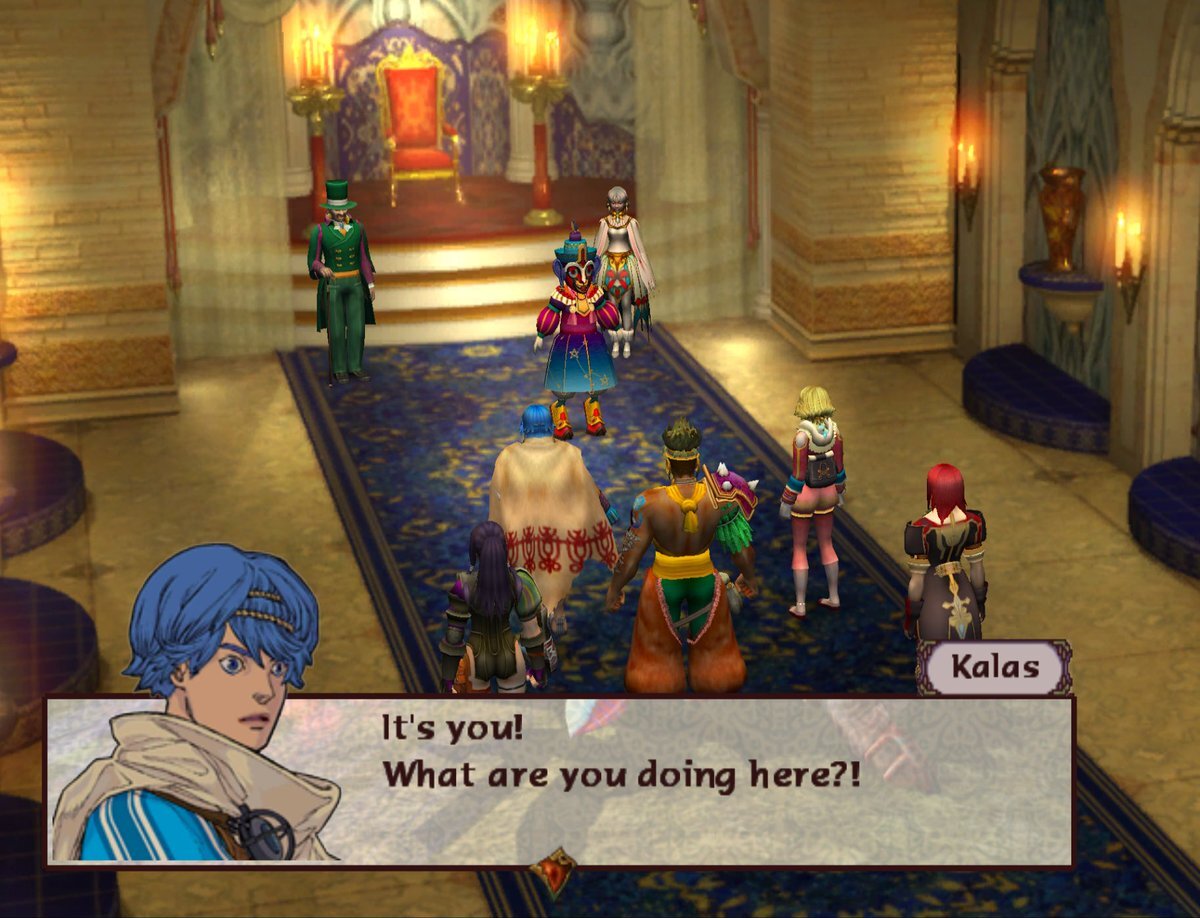Click the red dialogue advance arrow
1200x918 pixels.
552,870
